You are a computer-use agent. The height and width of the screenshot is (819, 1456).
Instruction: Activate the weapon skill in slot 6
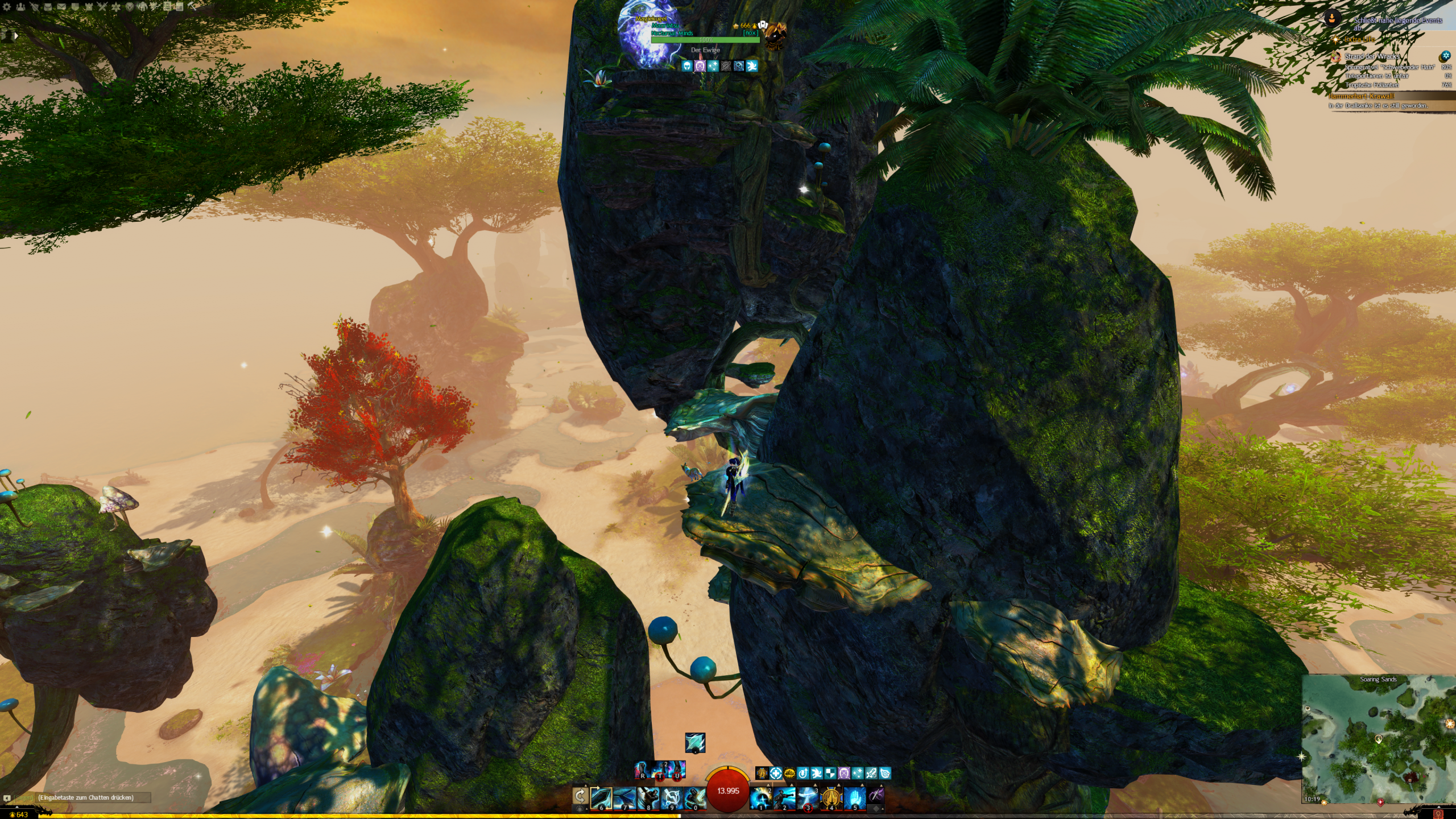pos(601,798)
